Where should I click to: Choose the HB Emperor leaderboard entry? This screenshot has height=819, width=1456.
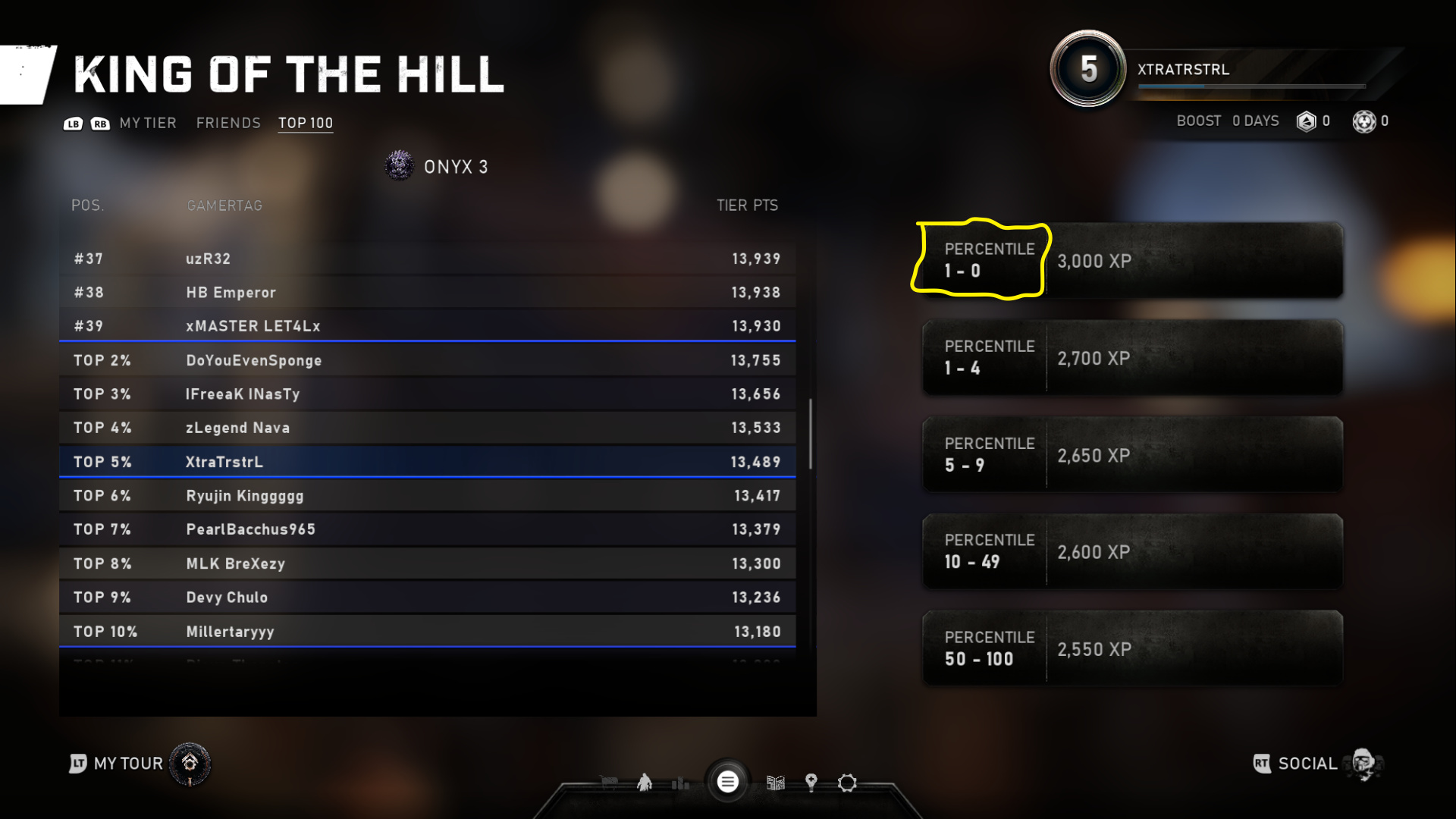point(427,292)
